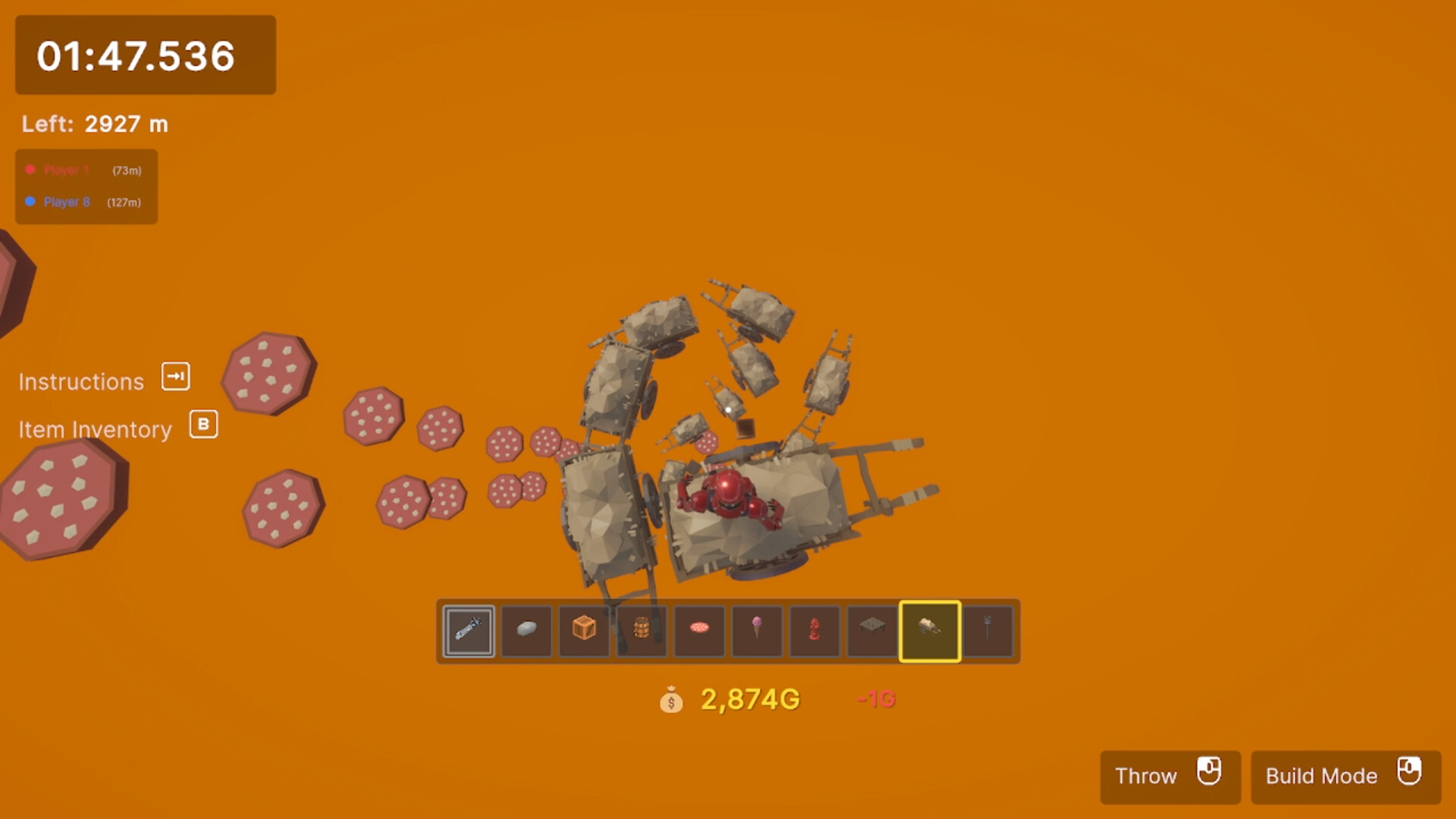The height and width of the screenshot is (819, 1456).
Task: Select the table item slot
Action: coord(871,631)
